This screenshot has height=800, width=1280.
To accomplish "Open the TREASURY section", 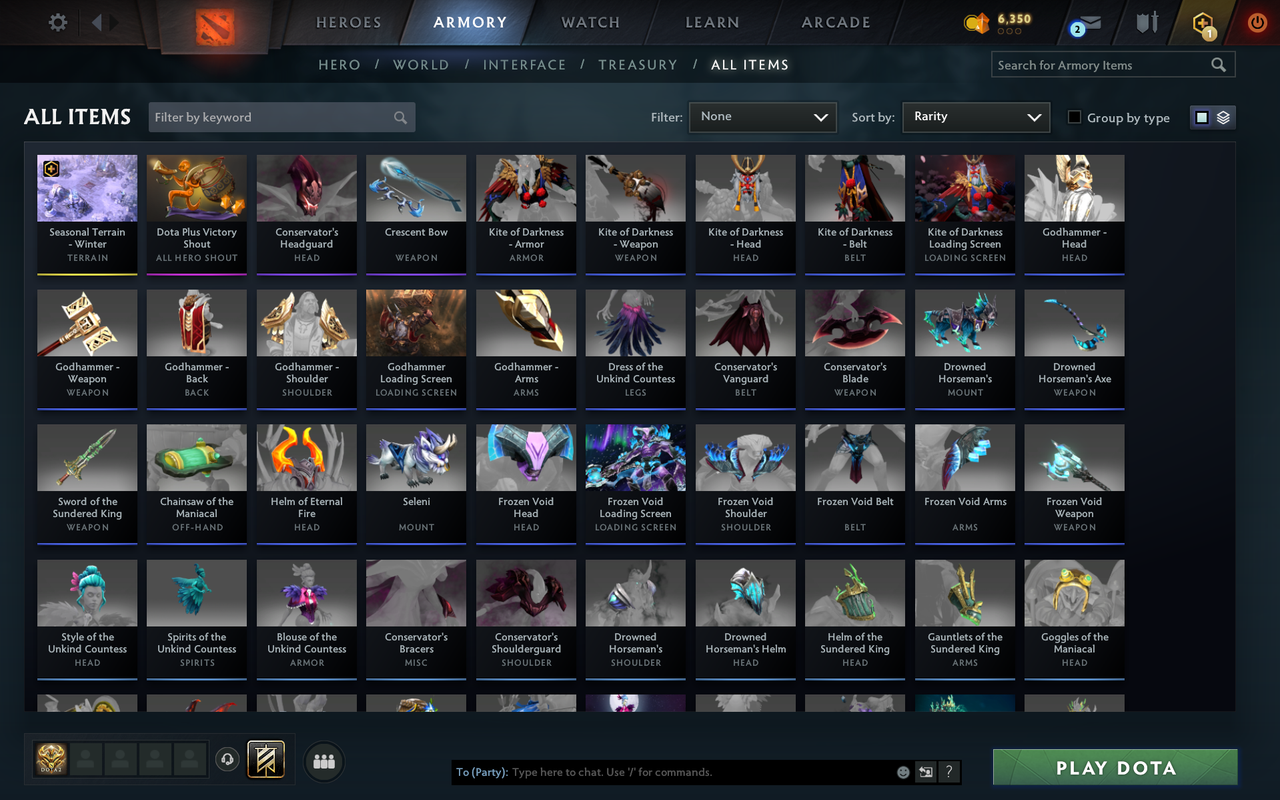I will (638, 64).
